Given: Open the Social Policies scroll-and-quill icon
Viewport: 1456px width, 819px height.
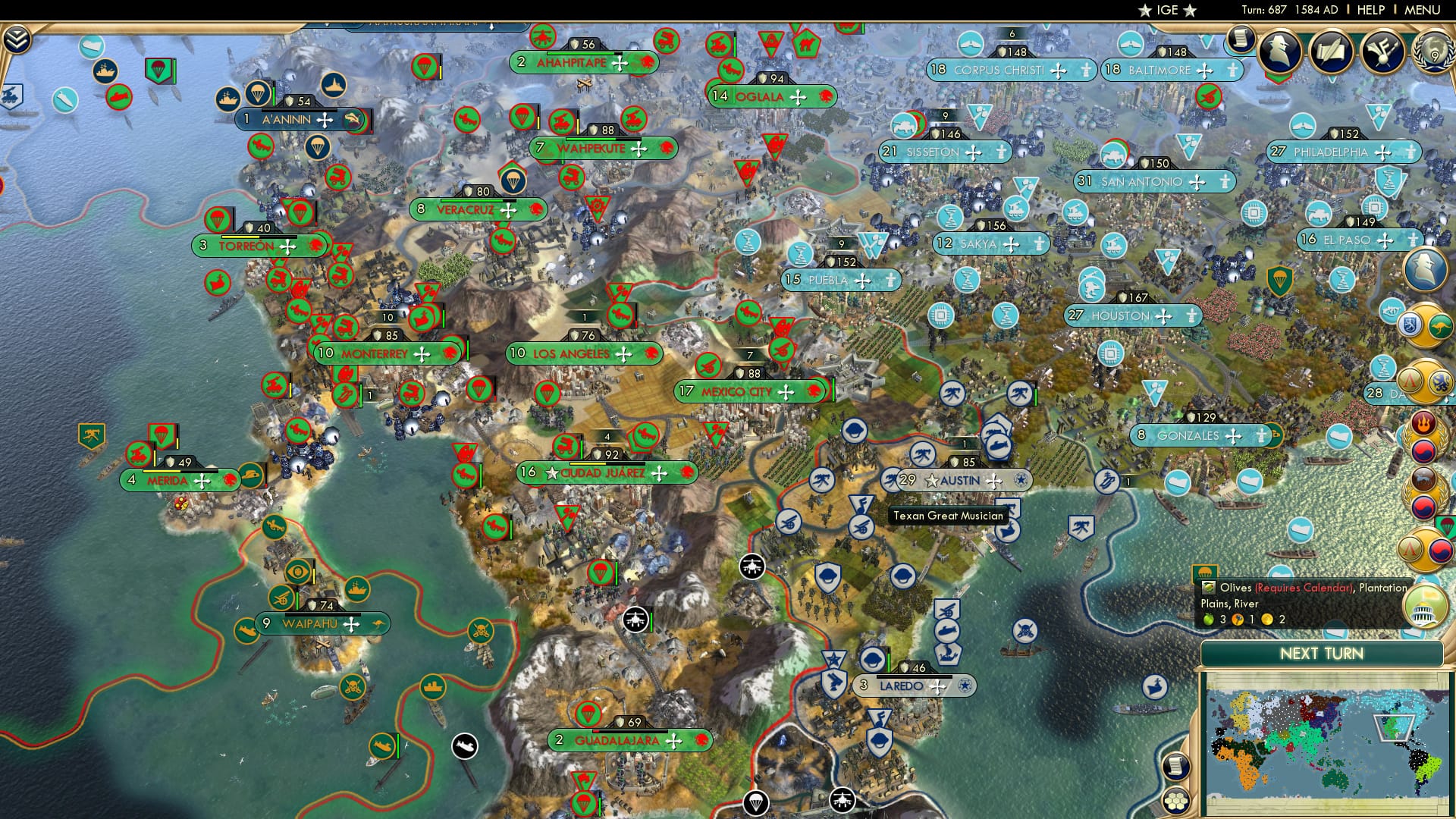Looking at the screenshot, I should click(1332, 51).
